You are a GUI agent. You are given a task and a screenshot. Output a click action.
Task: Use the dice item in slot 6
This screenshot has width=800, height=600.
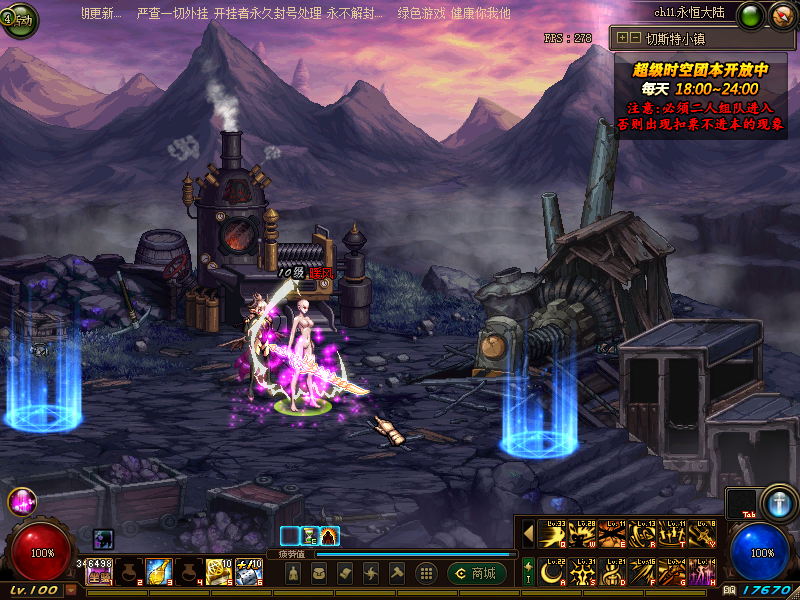coord(248,572)
